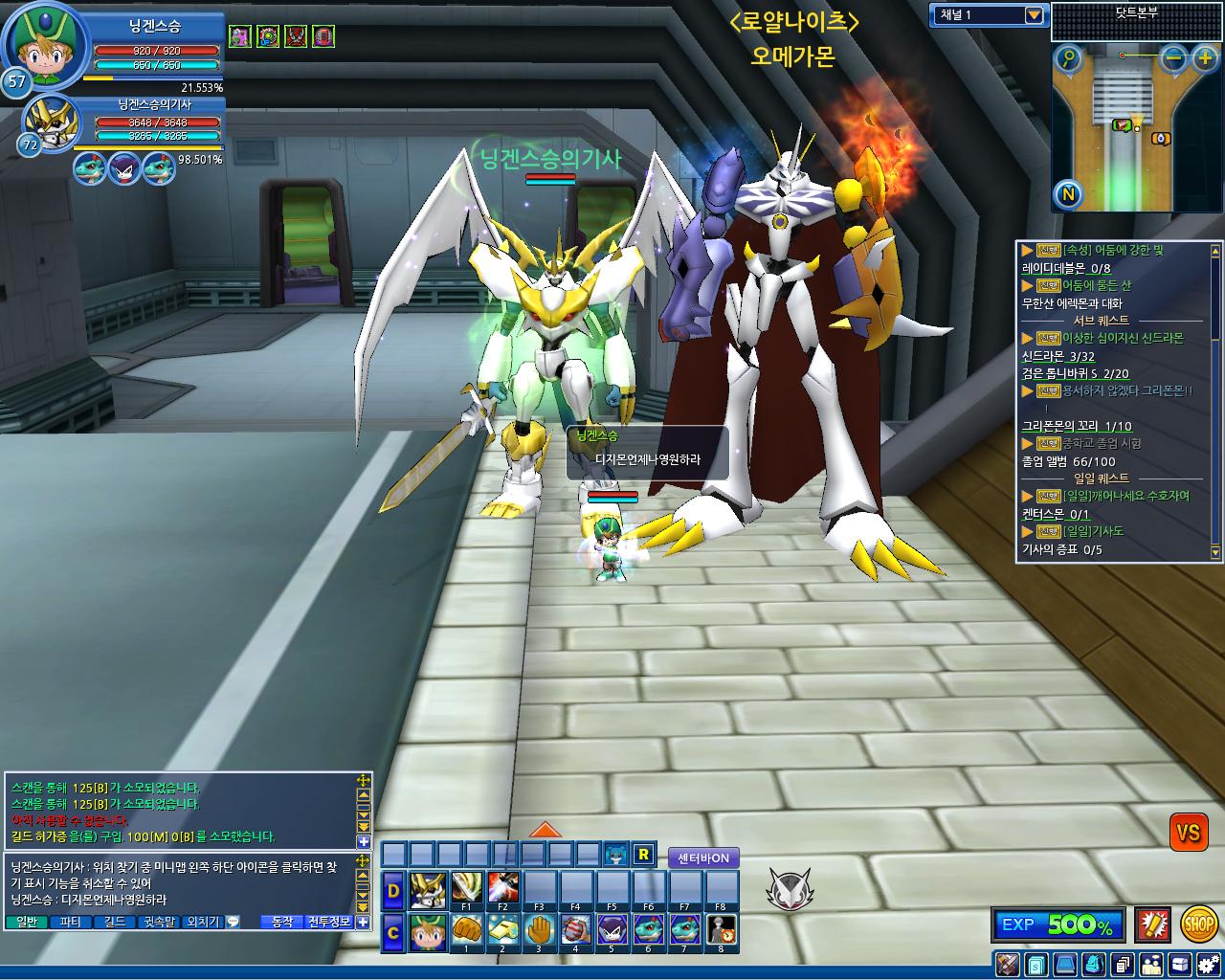The image size is (1225, 980).
Task: Open the 채널 1 channel dropdown
Action: tap(1033, 15)
